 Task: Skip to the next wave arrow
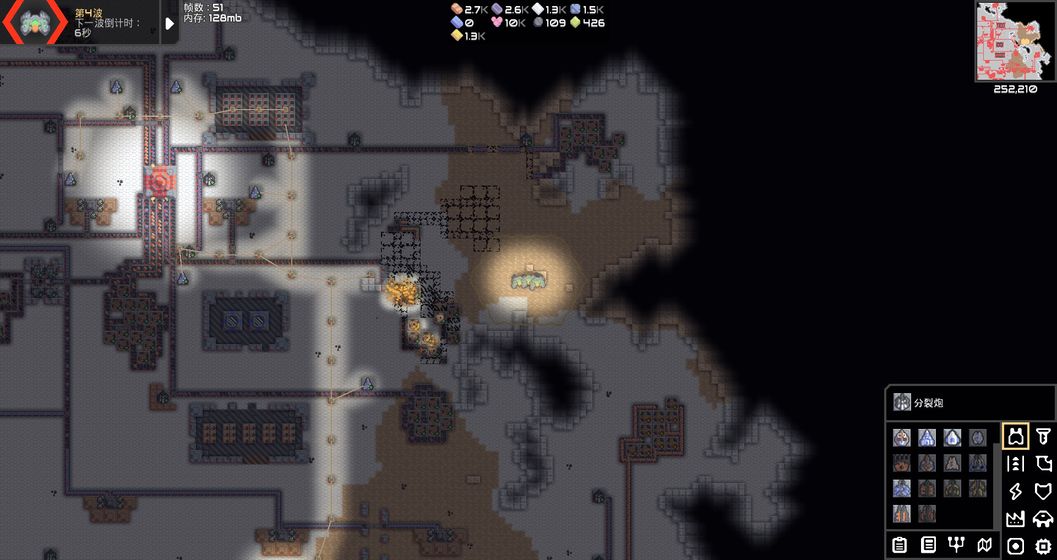coord(169,23)
